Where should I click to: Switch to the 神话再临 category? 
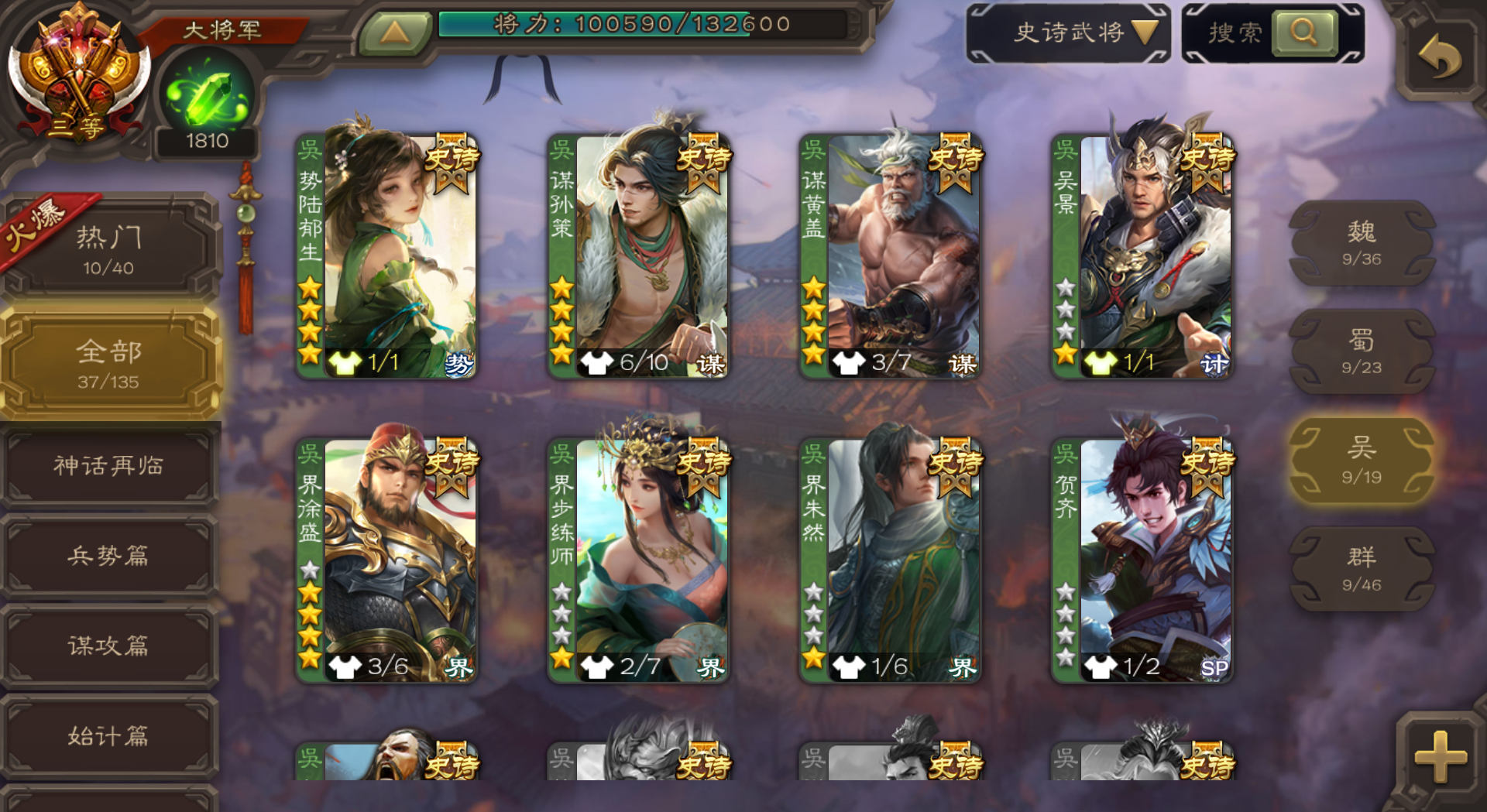click(108, 466)
